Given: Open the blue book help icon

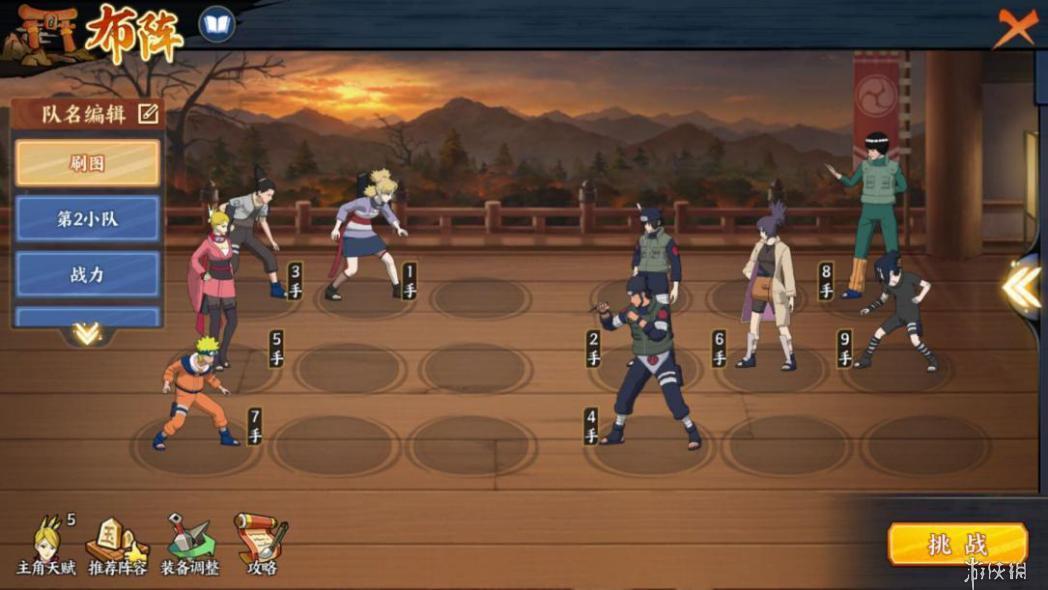Looking at the screenshot, I should [216, 25].
